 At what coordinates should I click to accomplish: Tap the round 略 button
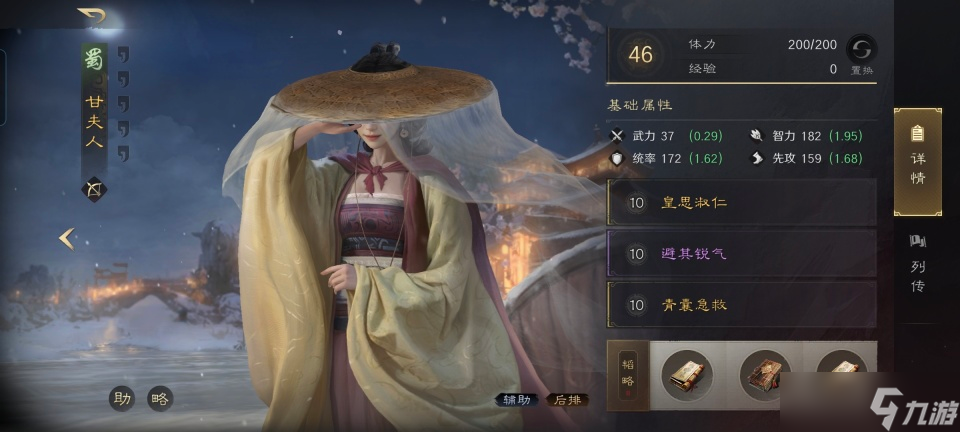click(159, 398)
